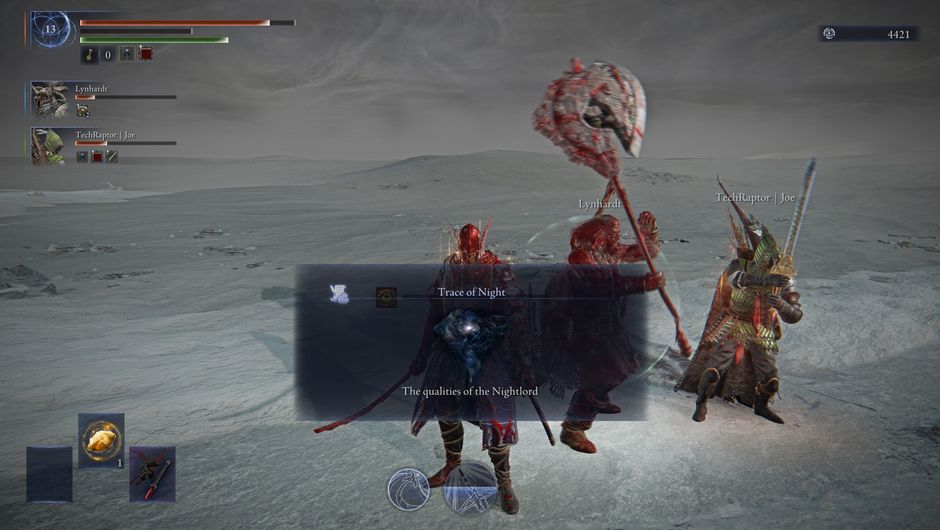Click the Trace of Night item image

[x=386, y=296]
